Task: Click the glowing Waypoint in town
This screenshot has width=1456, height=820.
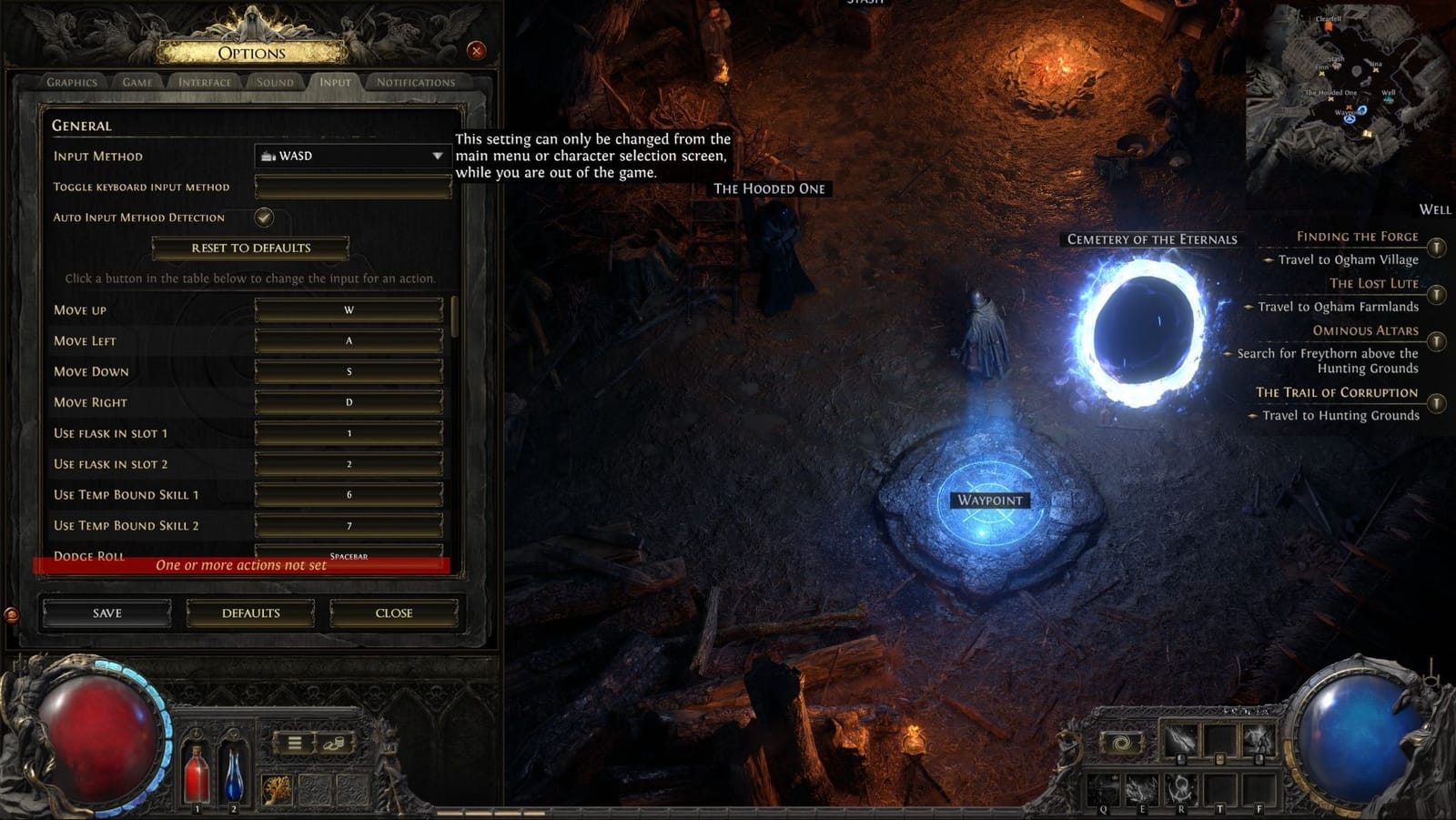Action: point(988,500)
